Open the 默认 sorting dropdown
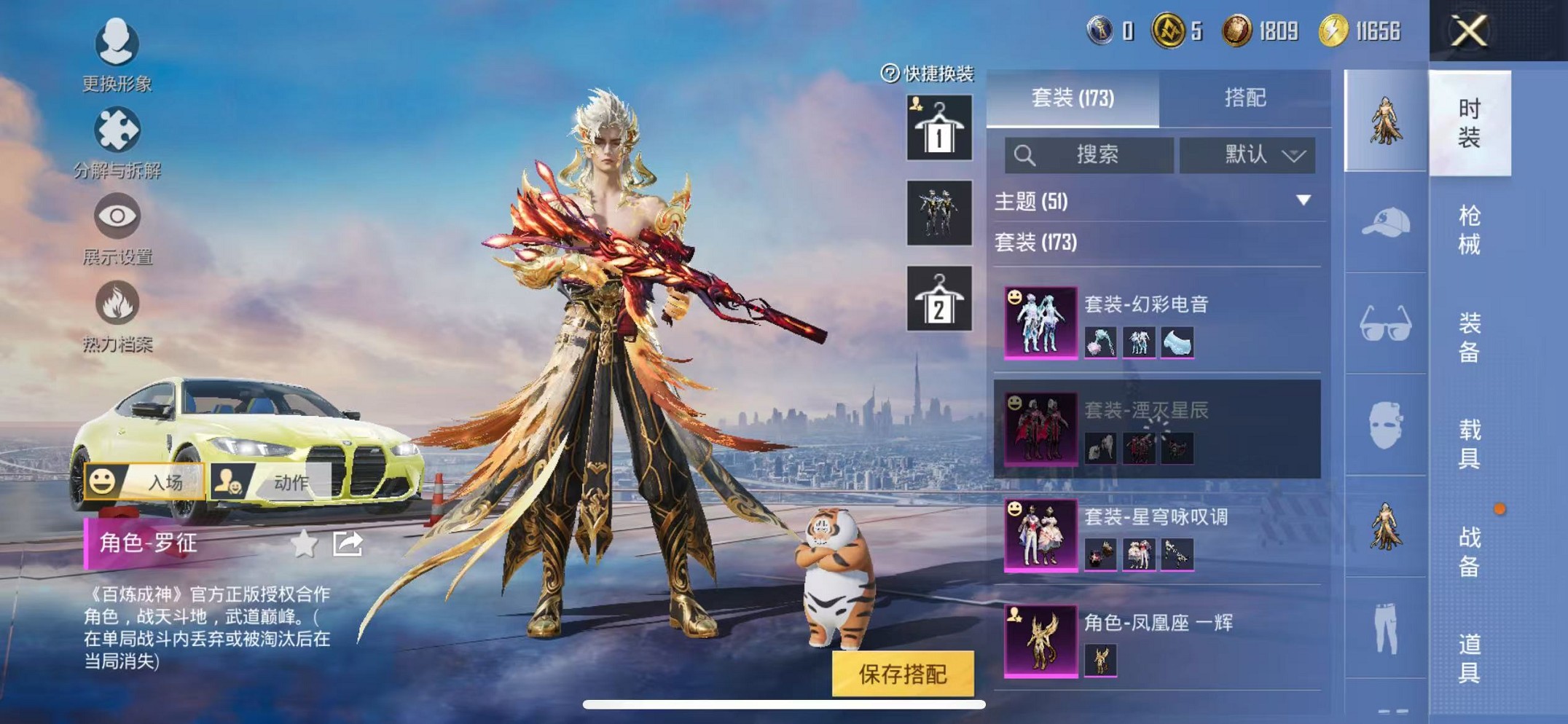Screen dimensions: 1568x724 pyautogui.click(x=1247, y=154)
